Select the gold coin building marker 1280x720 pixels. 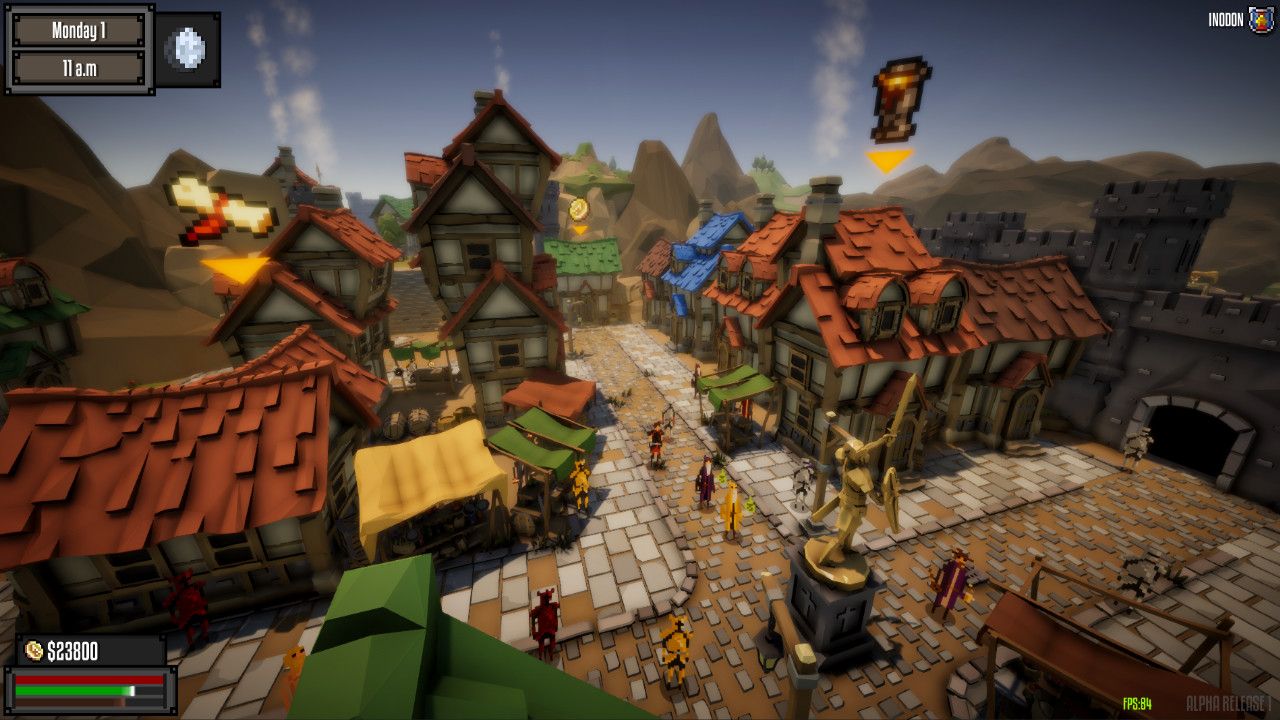(x=578, y=209)
